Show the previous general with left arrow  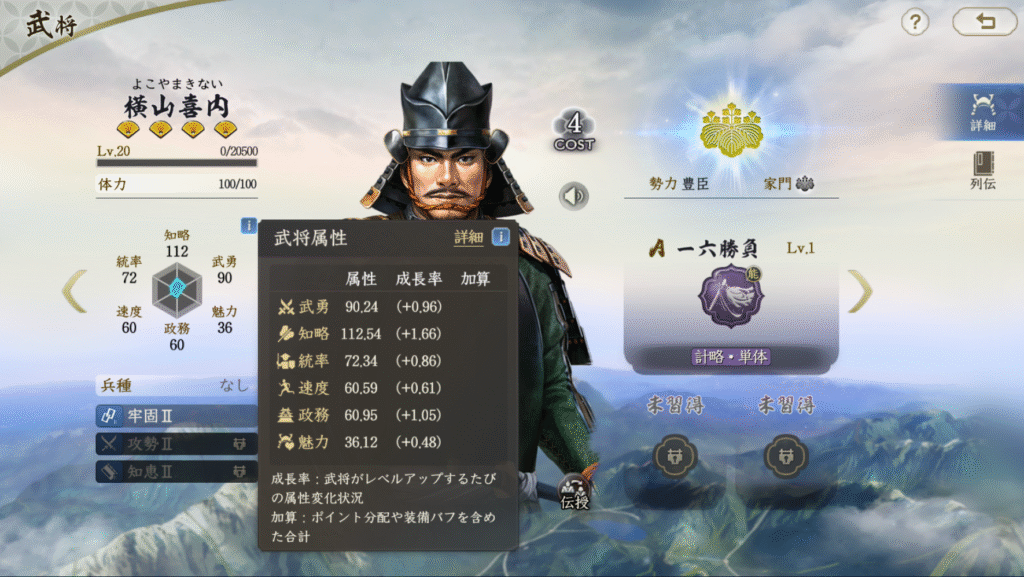75,291
